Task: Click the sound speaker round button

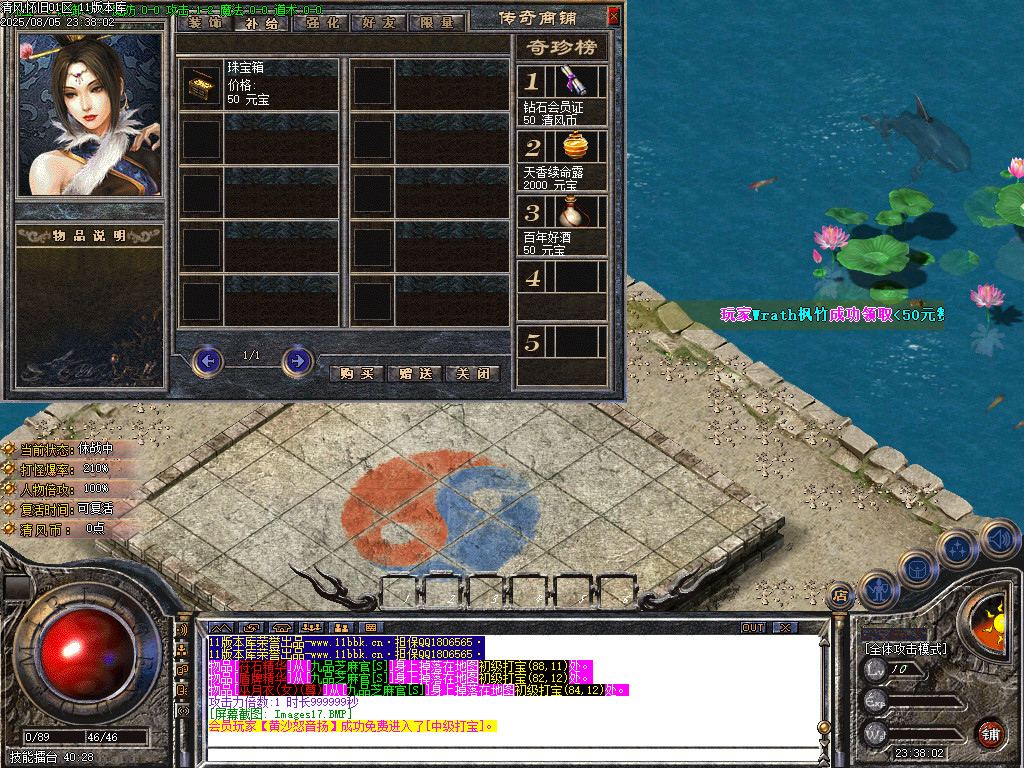Action: pyautogui.click(x=999, y=539)
